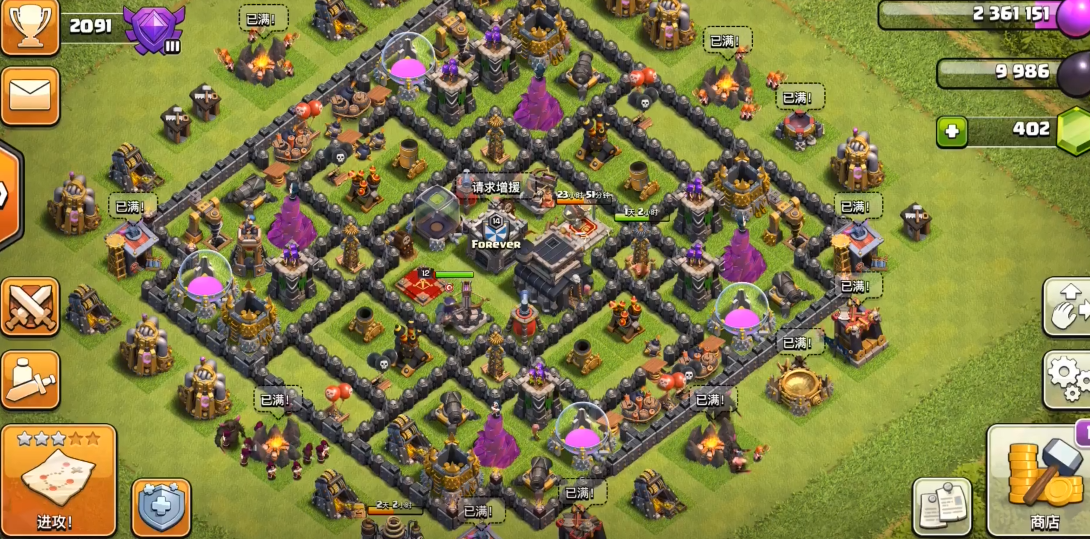Viewport: 1090px width, 539px height.
Task: Select the 请求增援 reinforcement request bubble
Action: (495, 187)
